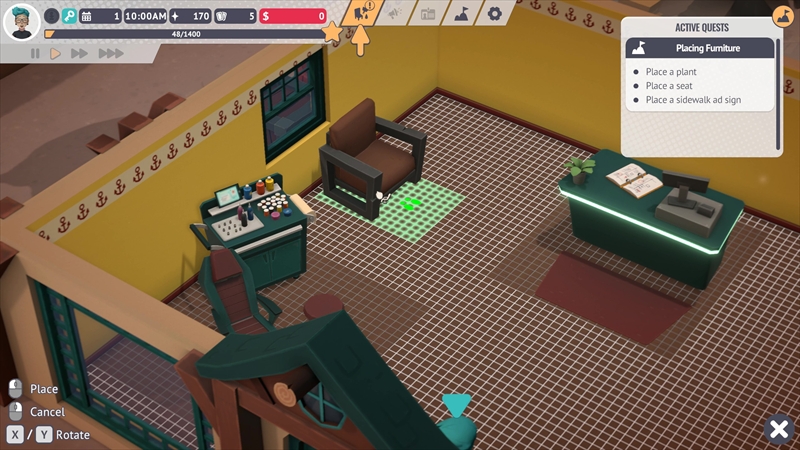Open the player avatar portrait

click(x=21, y=22)
